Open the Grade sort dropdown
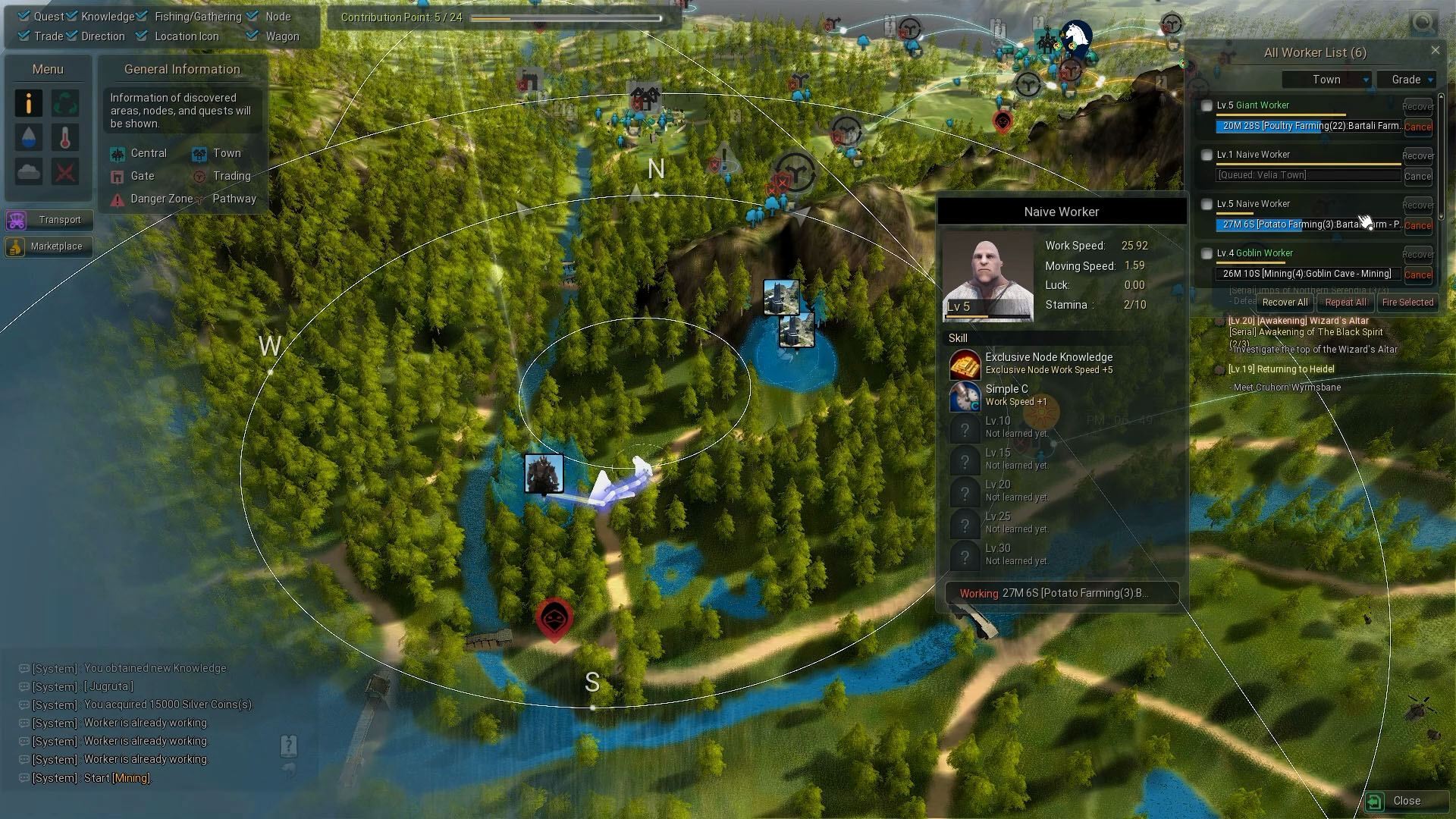The width and height of the screenshot is (1456, 819). tap(1407, 80)
